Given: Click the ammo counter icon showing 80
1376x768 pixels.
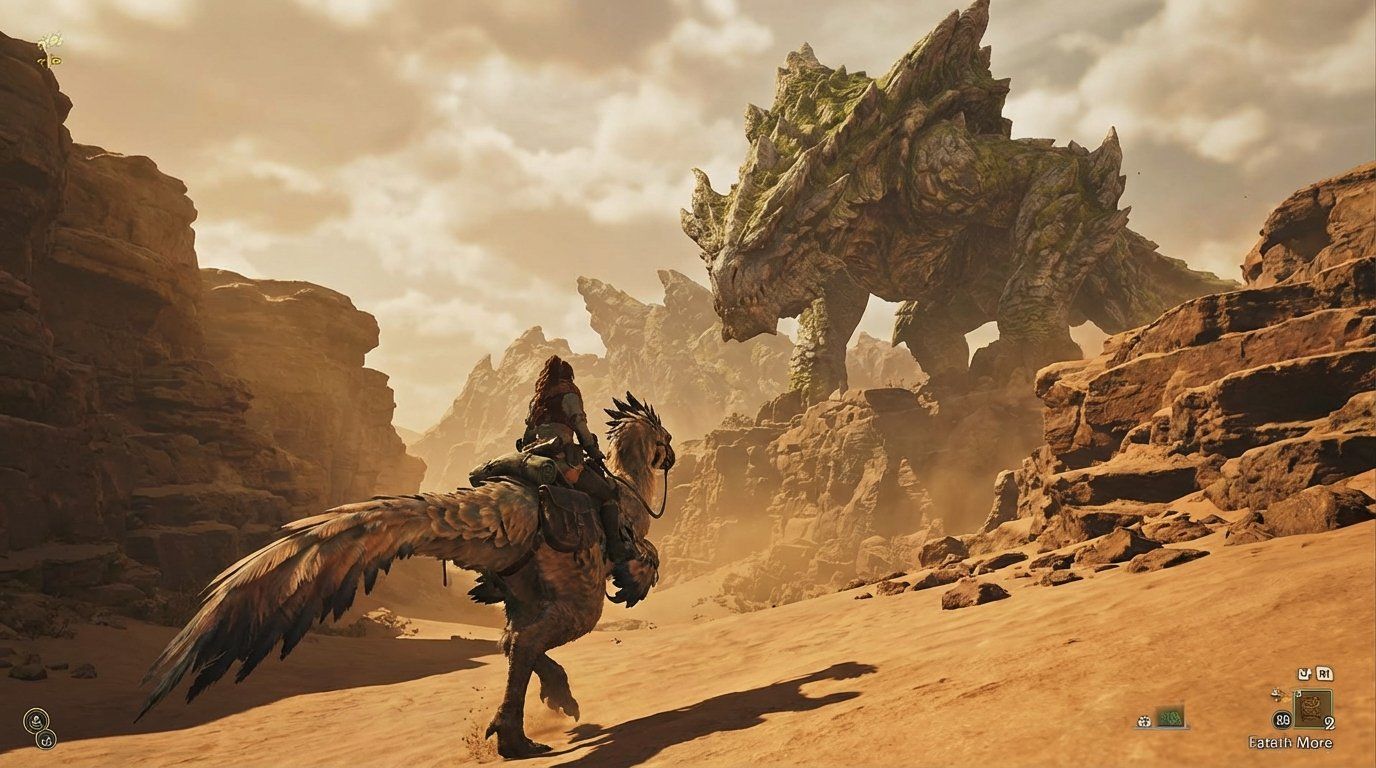Looking at the screenshot, I should (x=1283, y=719).
